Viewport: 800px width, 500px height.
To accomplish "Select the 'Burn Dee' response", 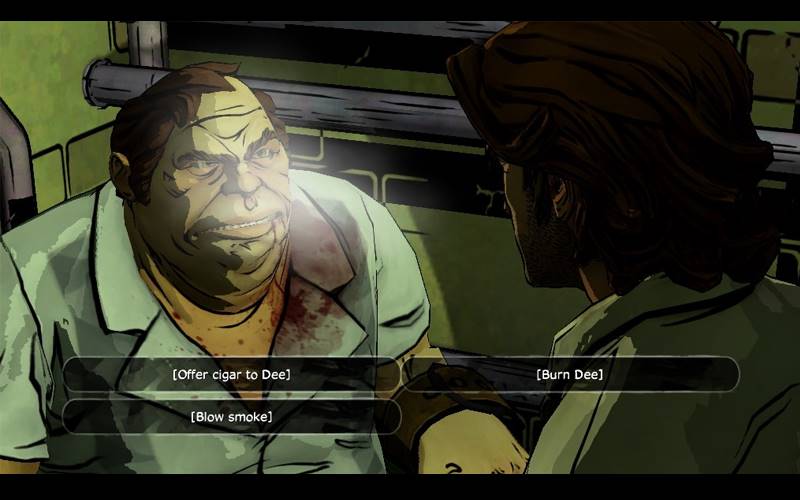I will tap(570, 375).
